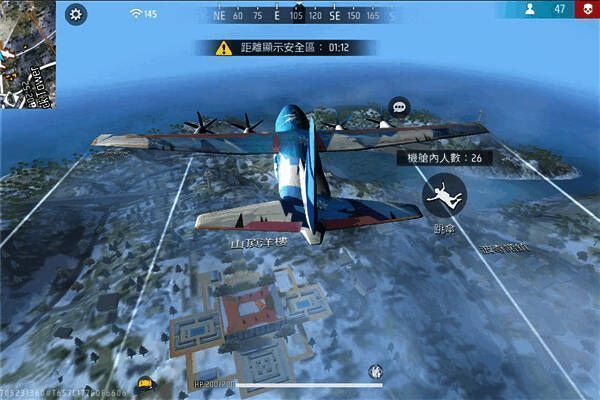The width and height of the screenshot is (600, 400).
Task: Open the quick chat speech bubble
Action: click(399, 107)
